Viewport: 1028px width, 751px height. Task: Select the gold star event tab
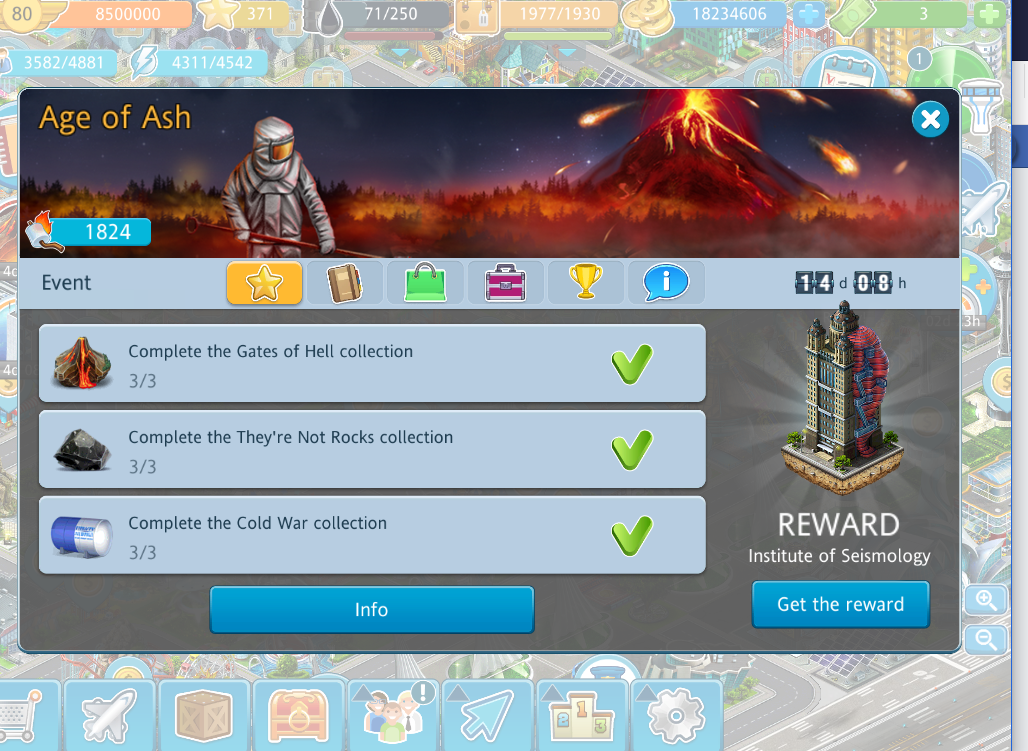[264, 283]
